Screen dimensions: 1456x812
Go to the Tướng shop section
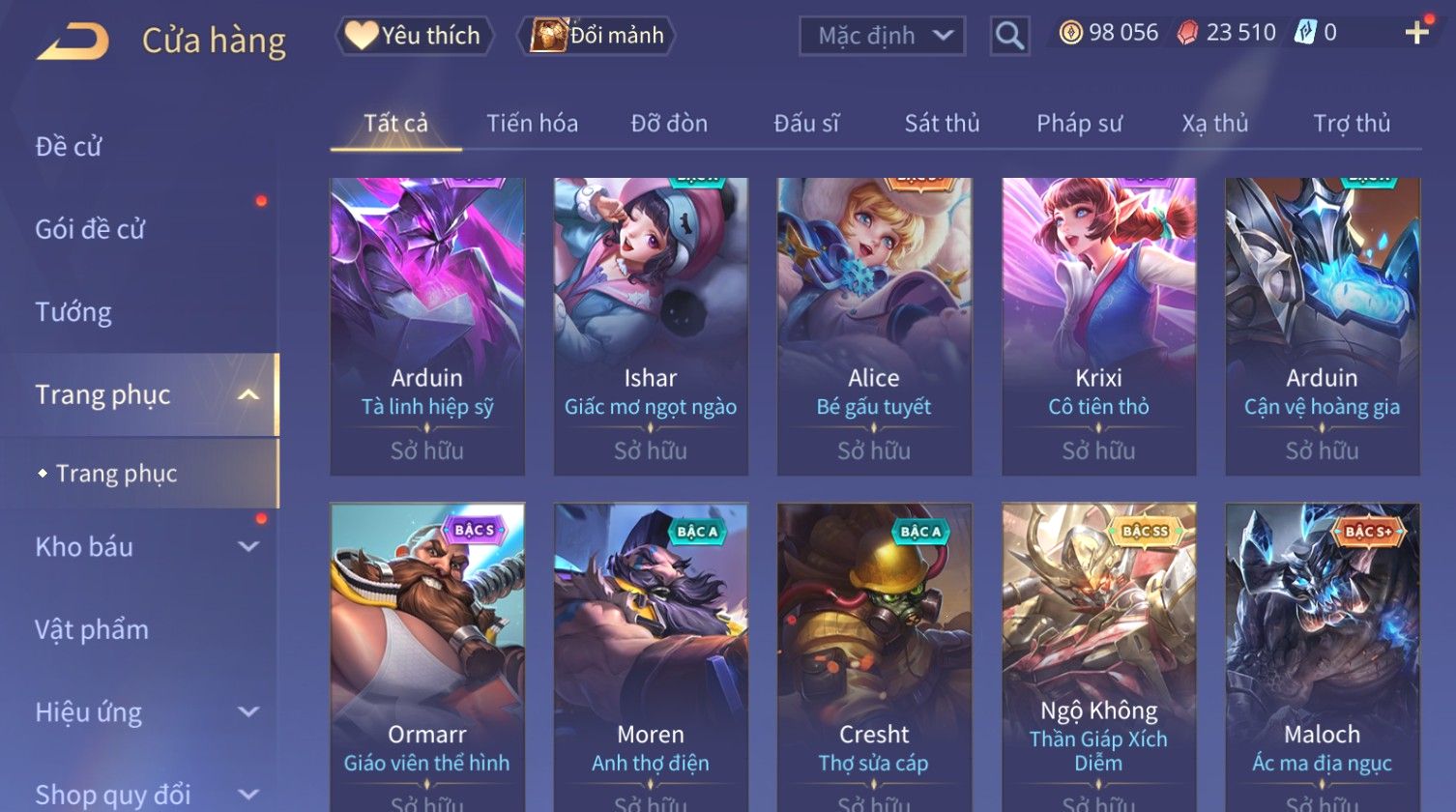[x=73, y=312]
